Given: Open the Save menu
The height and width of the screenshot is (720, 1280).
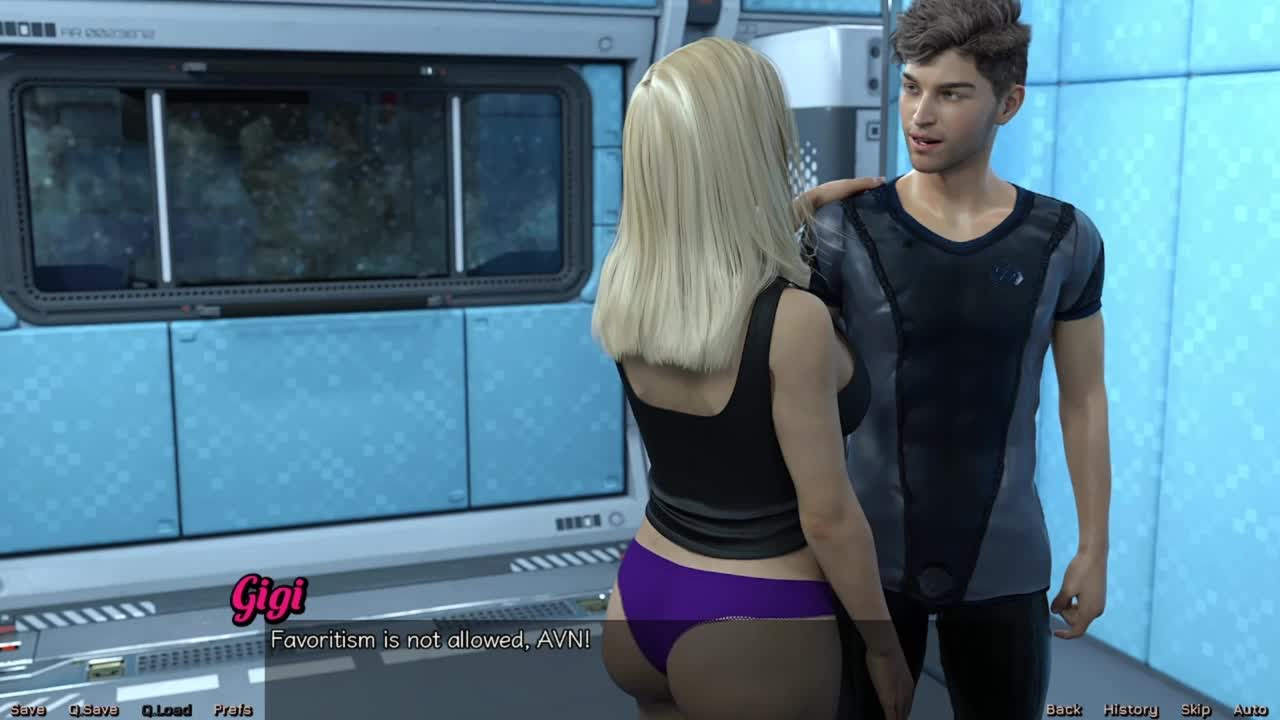Looking at the screenshot, I should [28, 710].
